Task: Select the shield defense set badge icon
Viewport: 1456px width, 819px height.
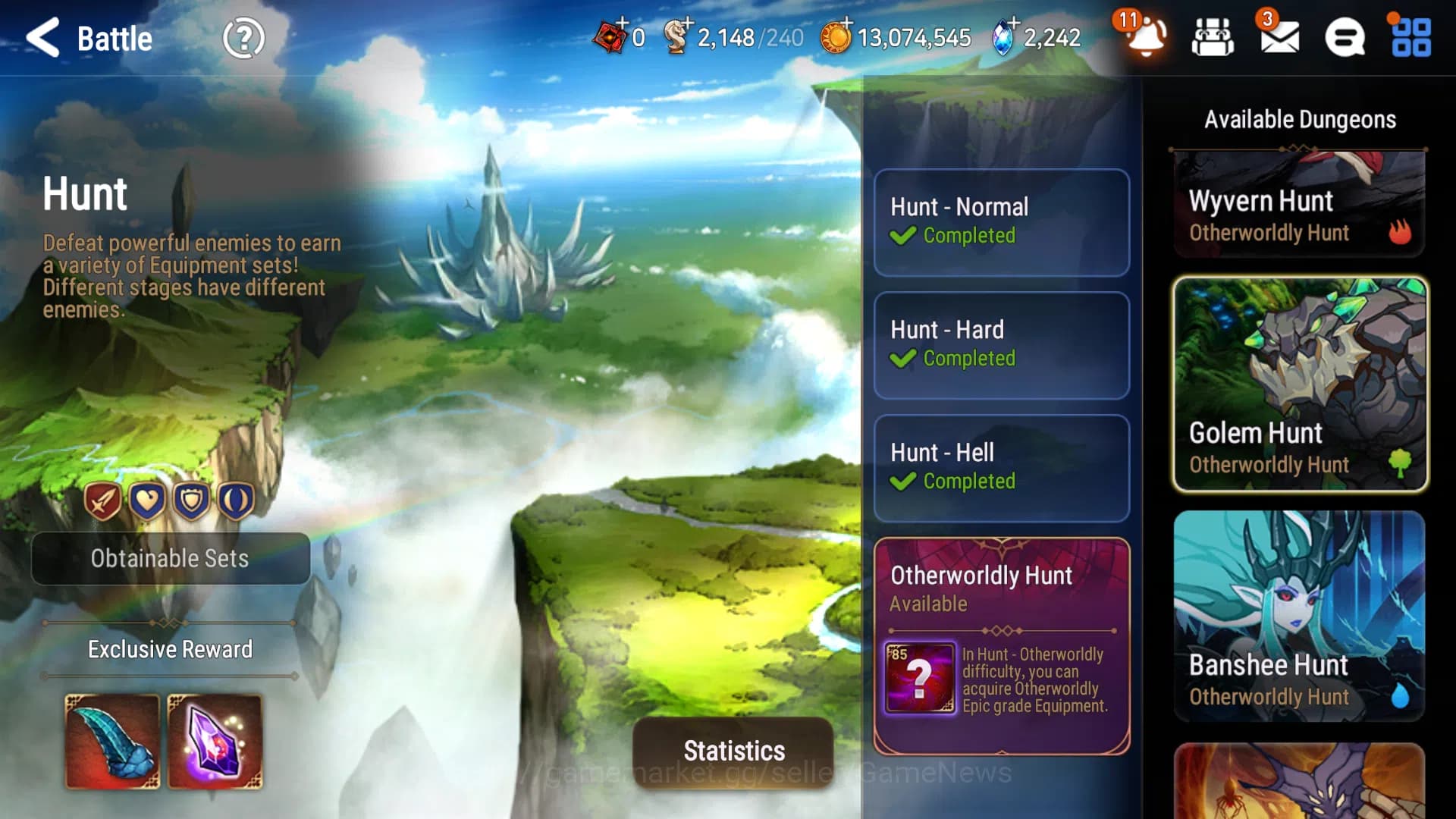Action: (x=192, y=500)
